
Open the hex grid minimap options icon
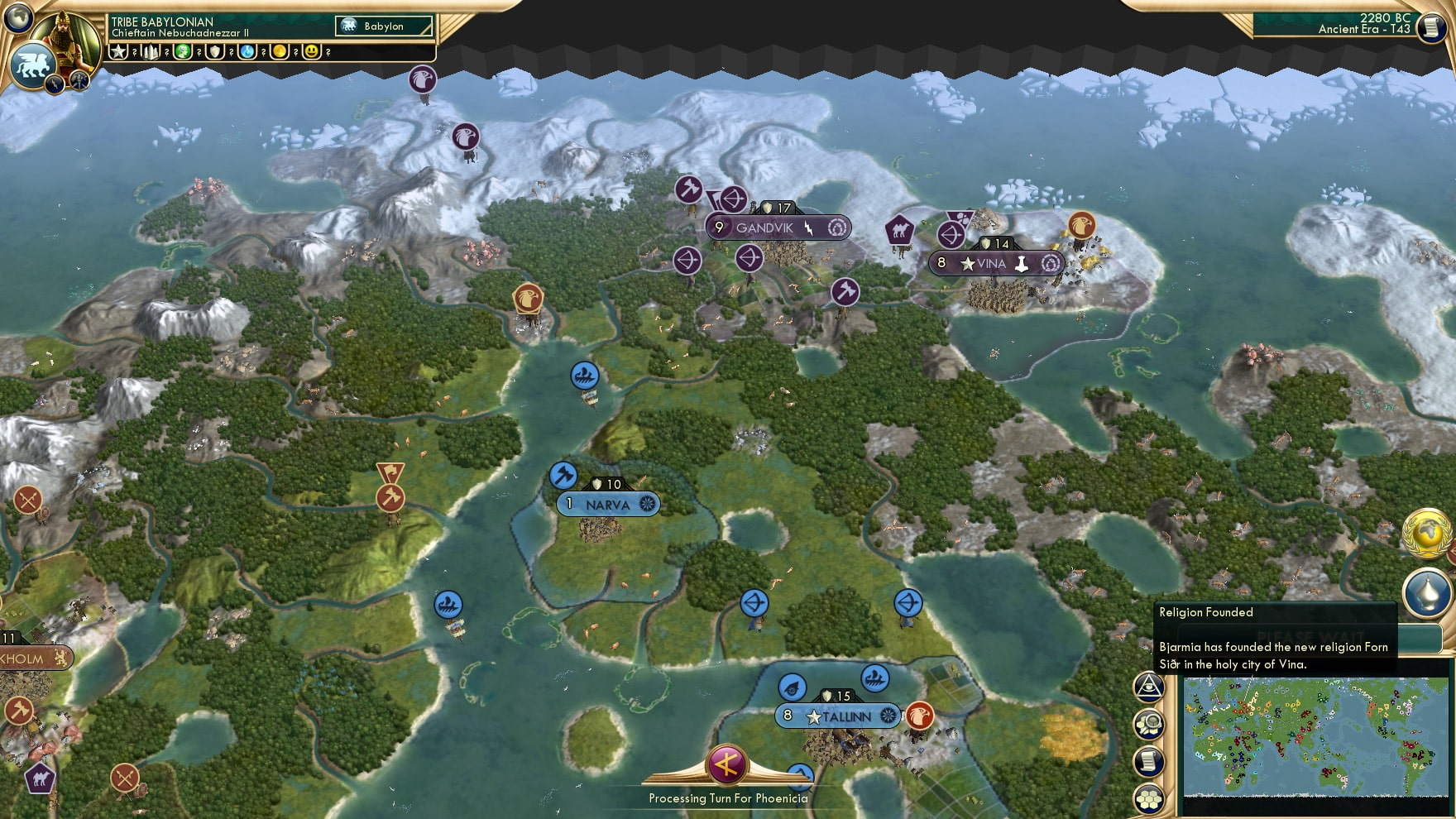(1148, 800)
